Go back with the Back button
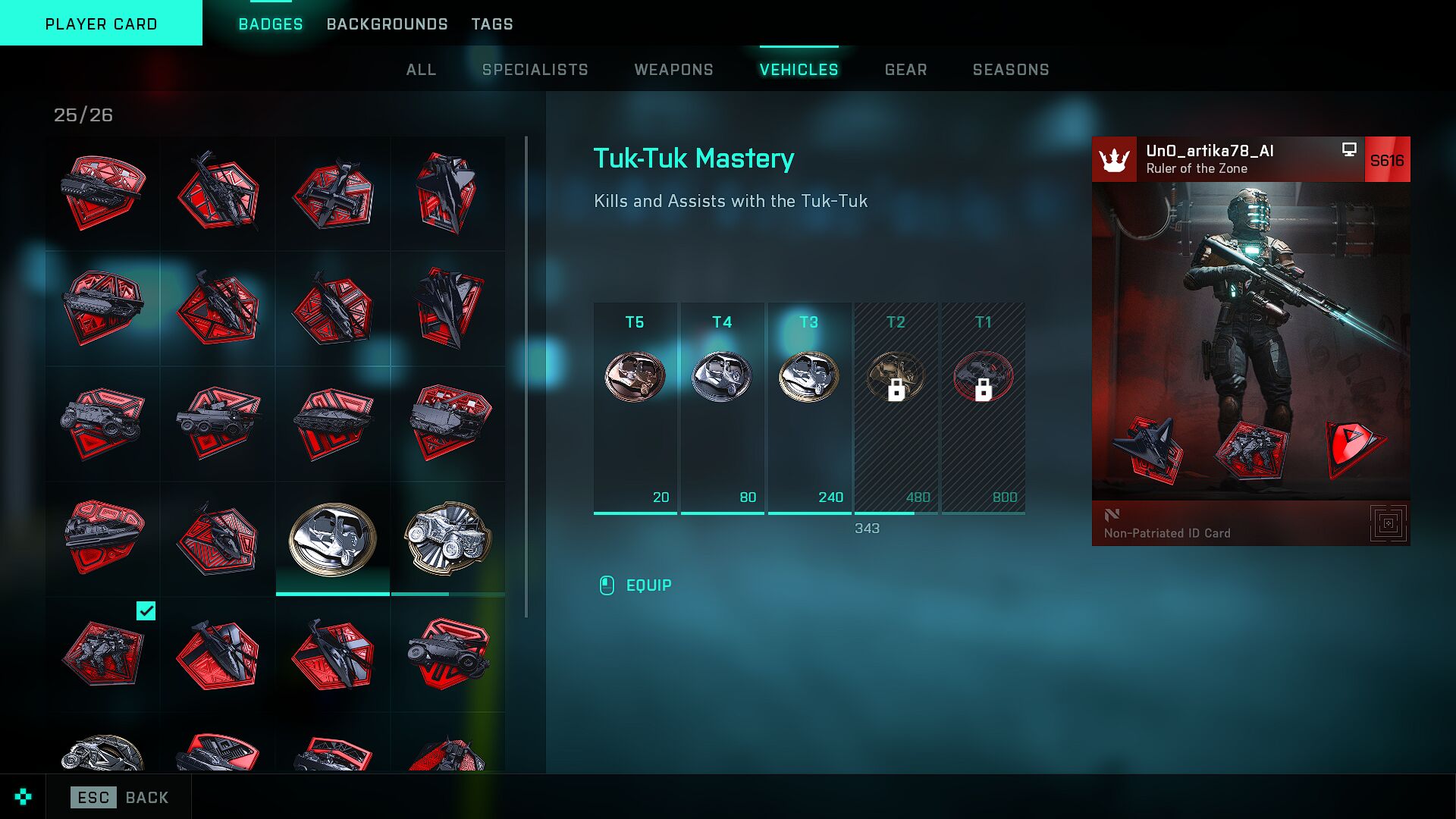Viewport: 1456px width, 819px height. [120, 797]
